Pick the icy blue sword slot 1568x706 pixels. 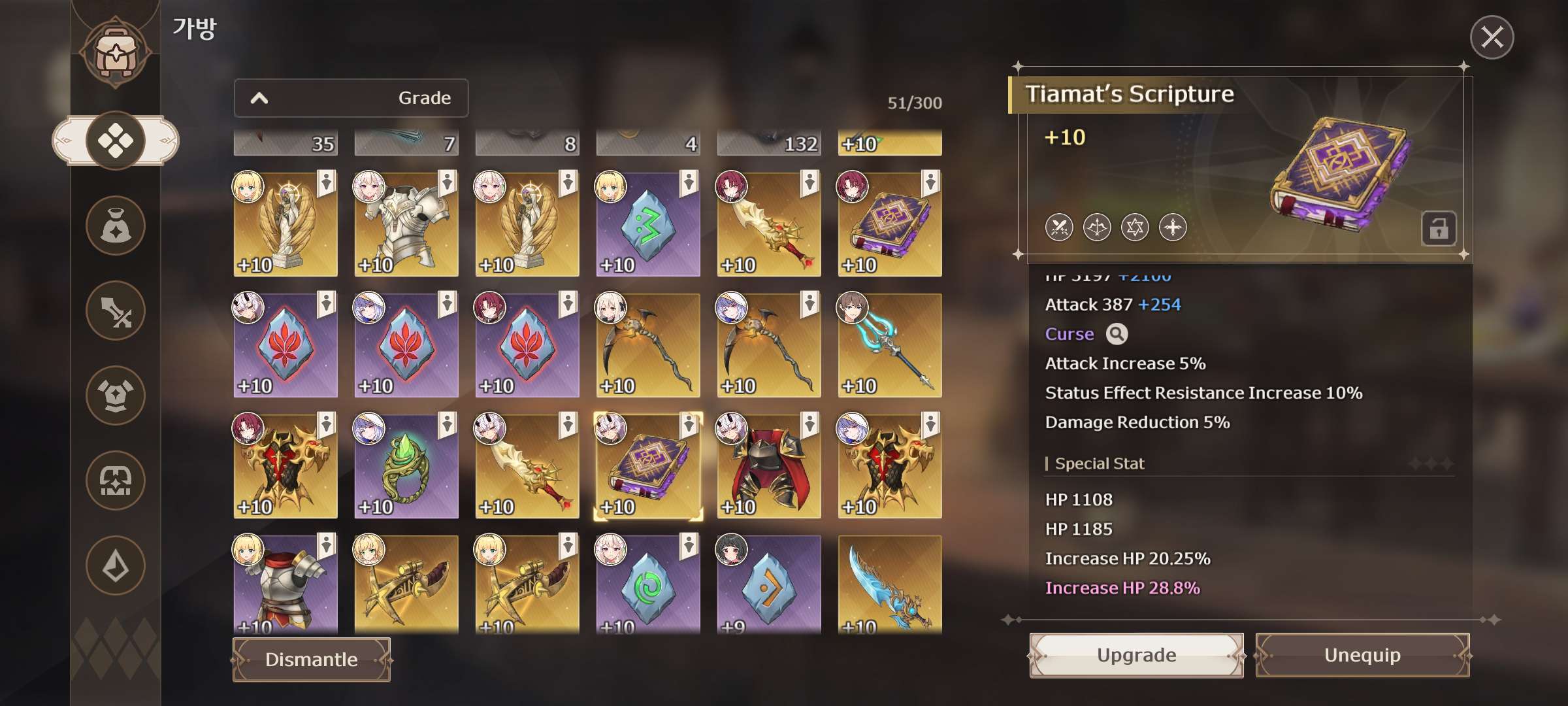coord(890,584)
